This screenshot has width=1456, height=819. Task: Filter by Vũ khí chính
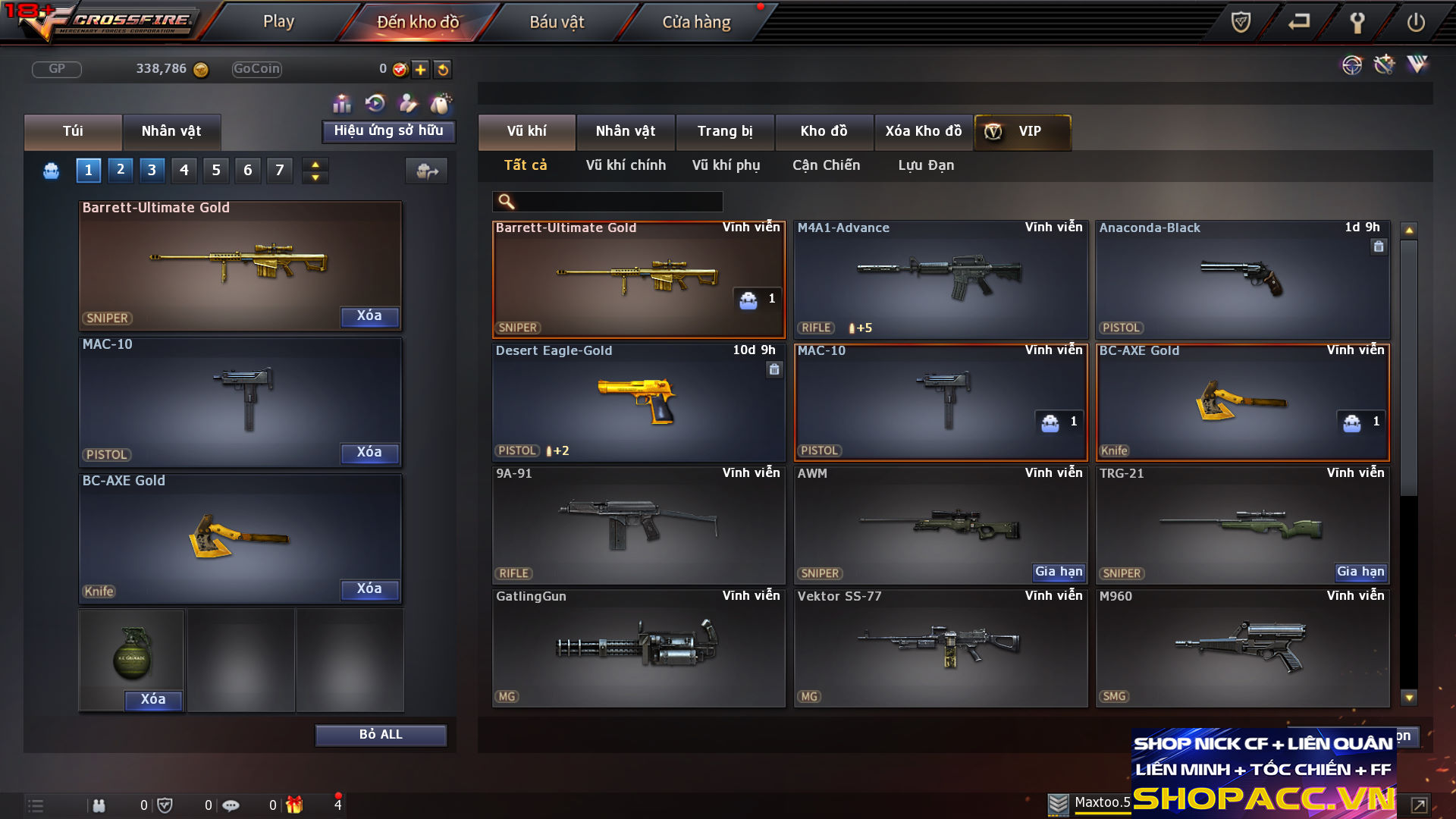(x=626, y=165)
